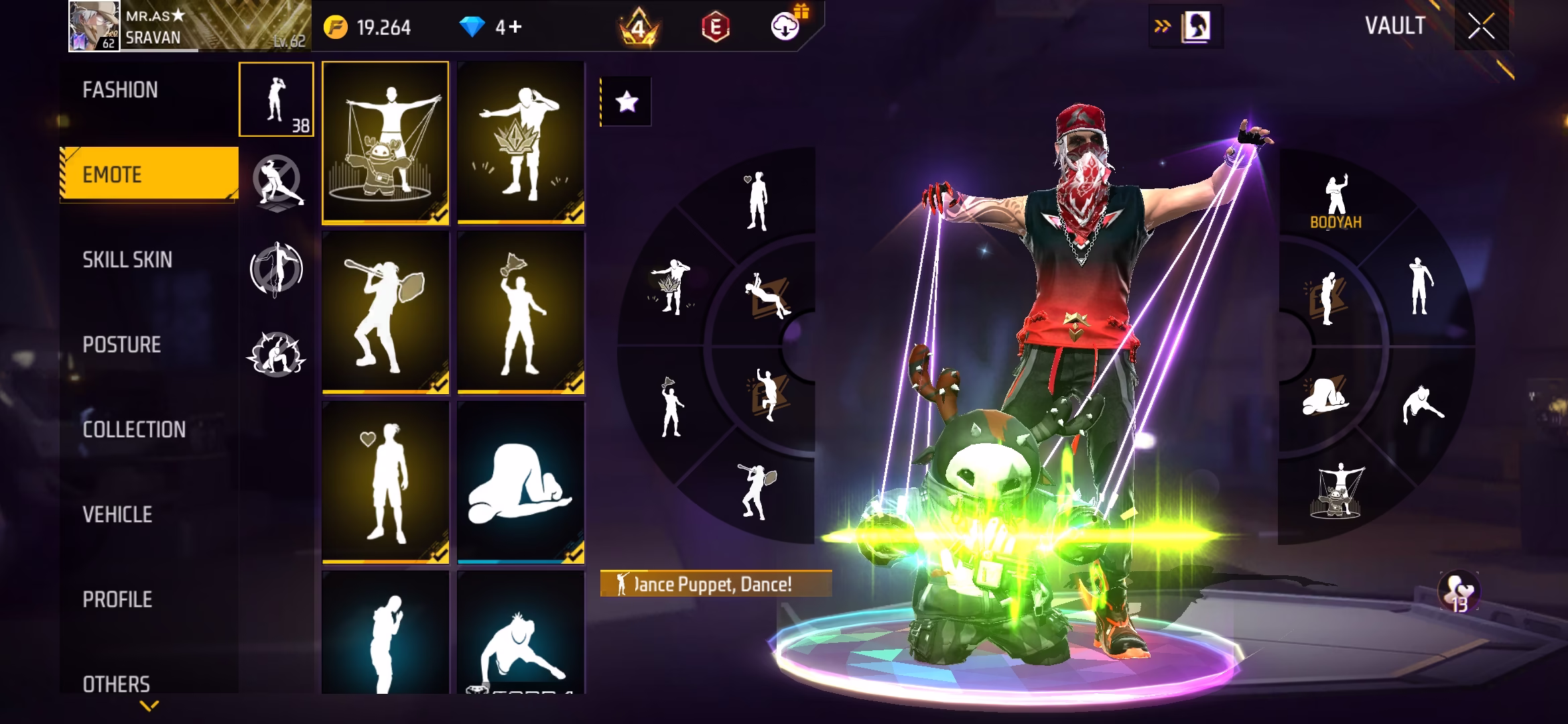Select the puppet dance emote tile

[x=385, y=142]
